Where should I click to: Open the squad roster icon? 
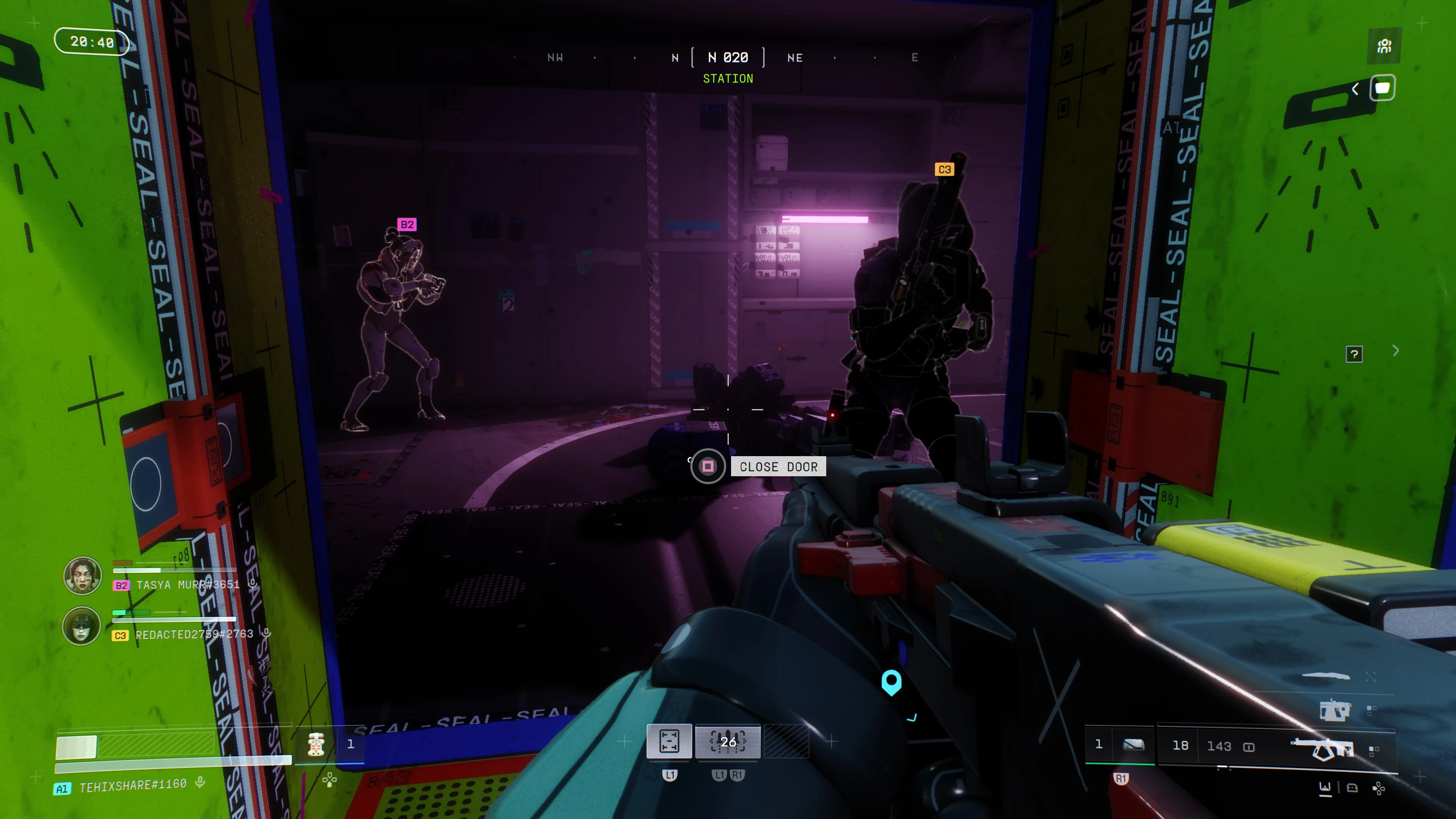tap(1384, 46)
